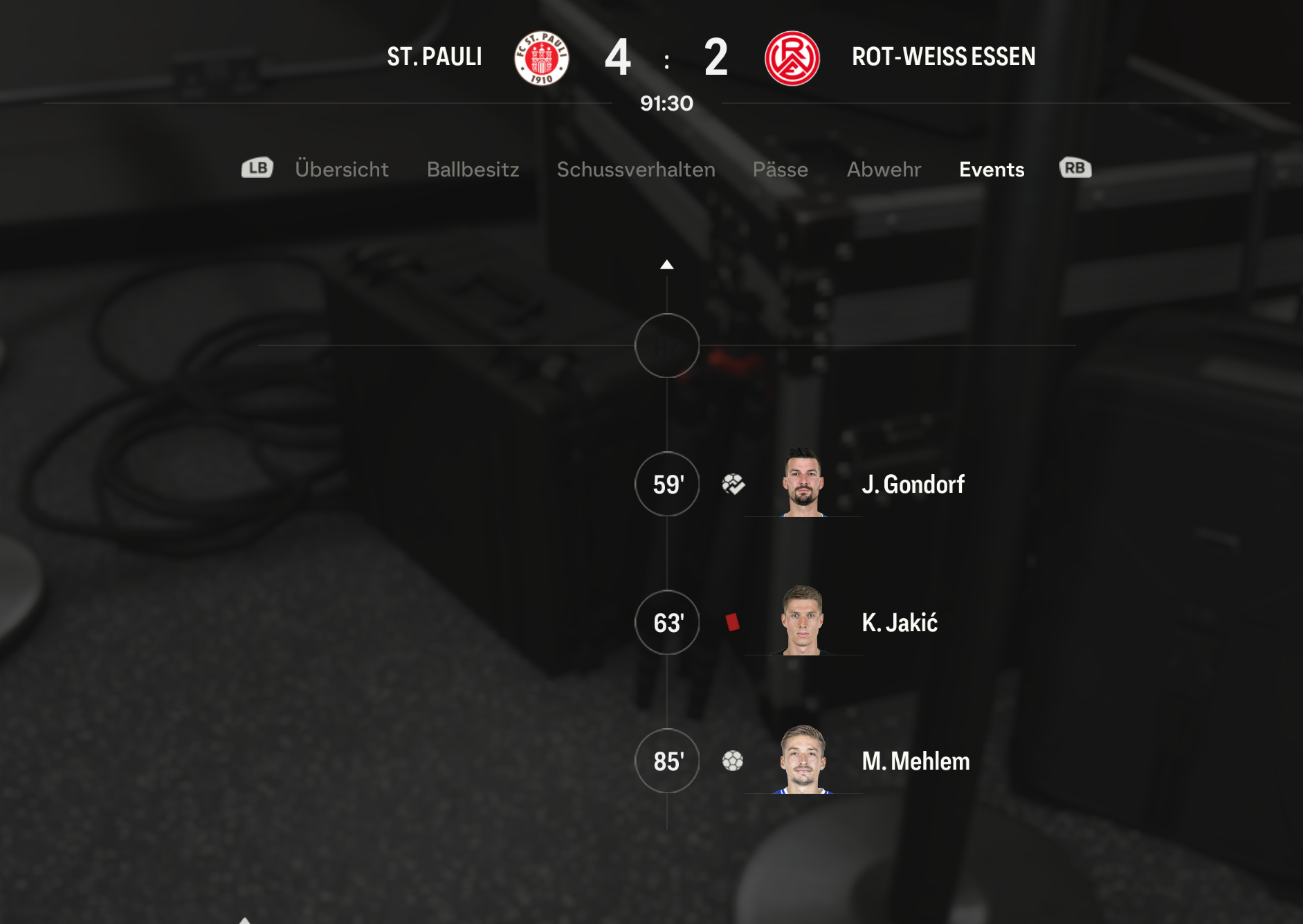Switch to the Übersicht tab
1303x924 pixels.
tap(341, 170)
